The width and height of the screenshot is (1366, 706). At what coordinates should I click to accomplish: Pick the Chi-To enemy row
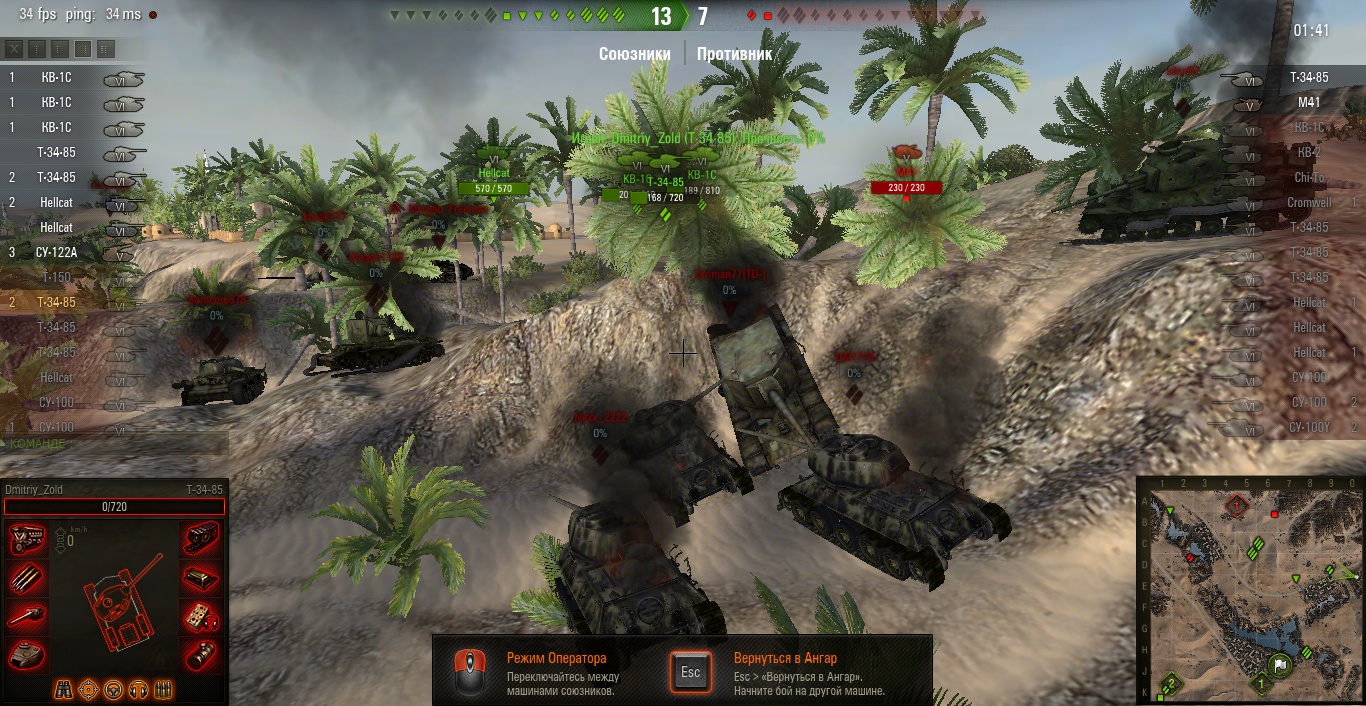[1307, 177]
